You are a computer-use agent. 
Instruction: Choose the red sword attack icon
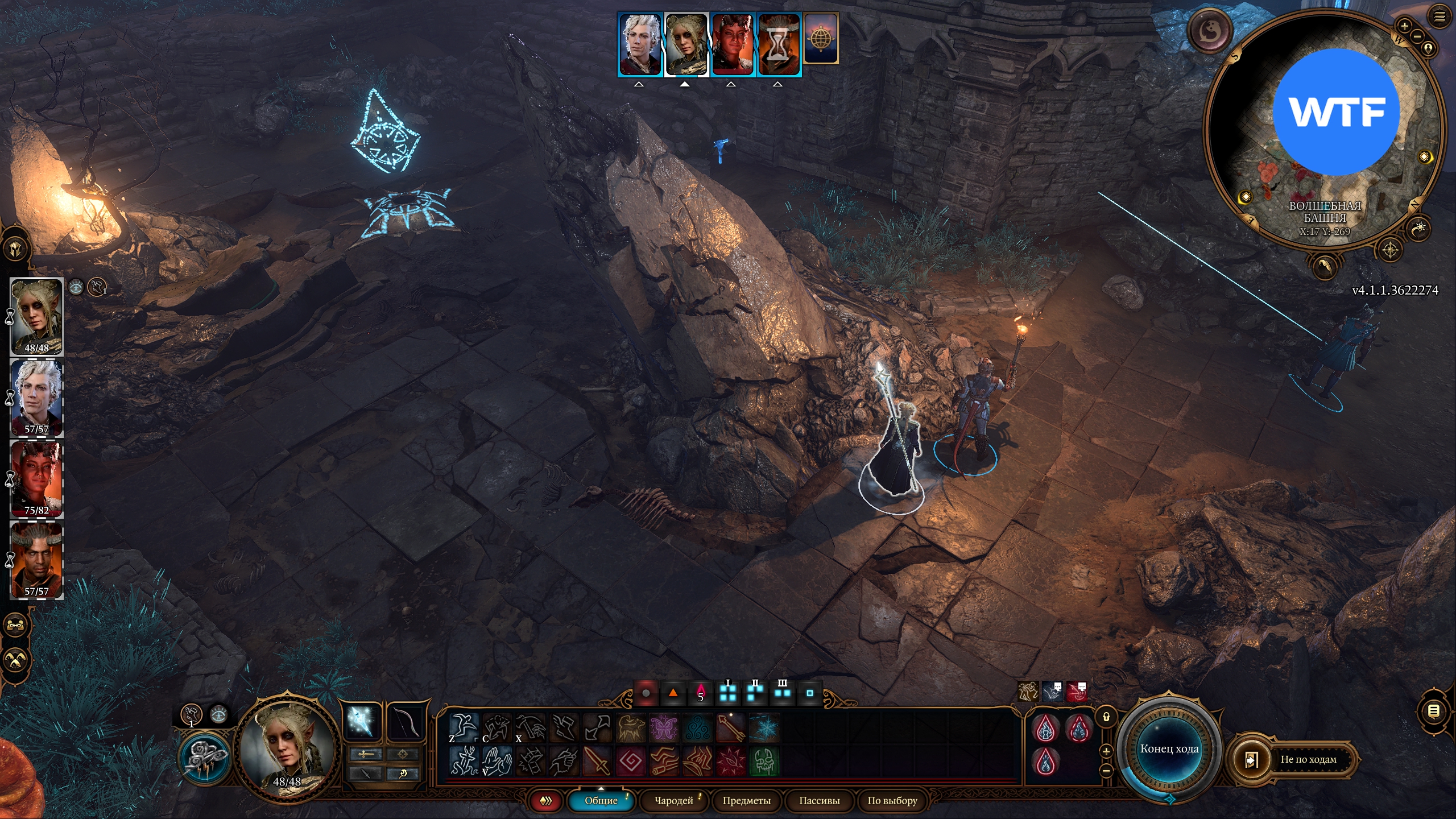pyautogui.click(x=597, y=761)
